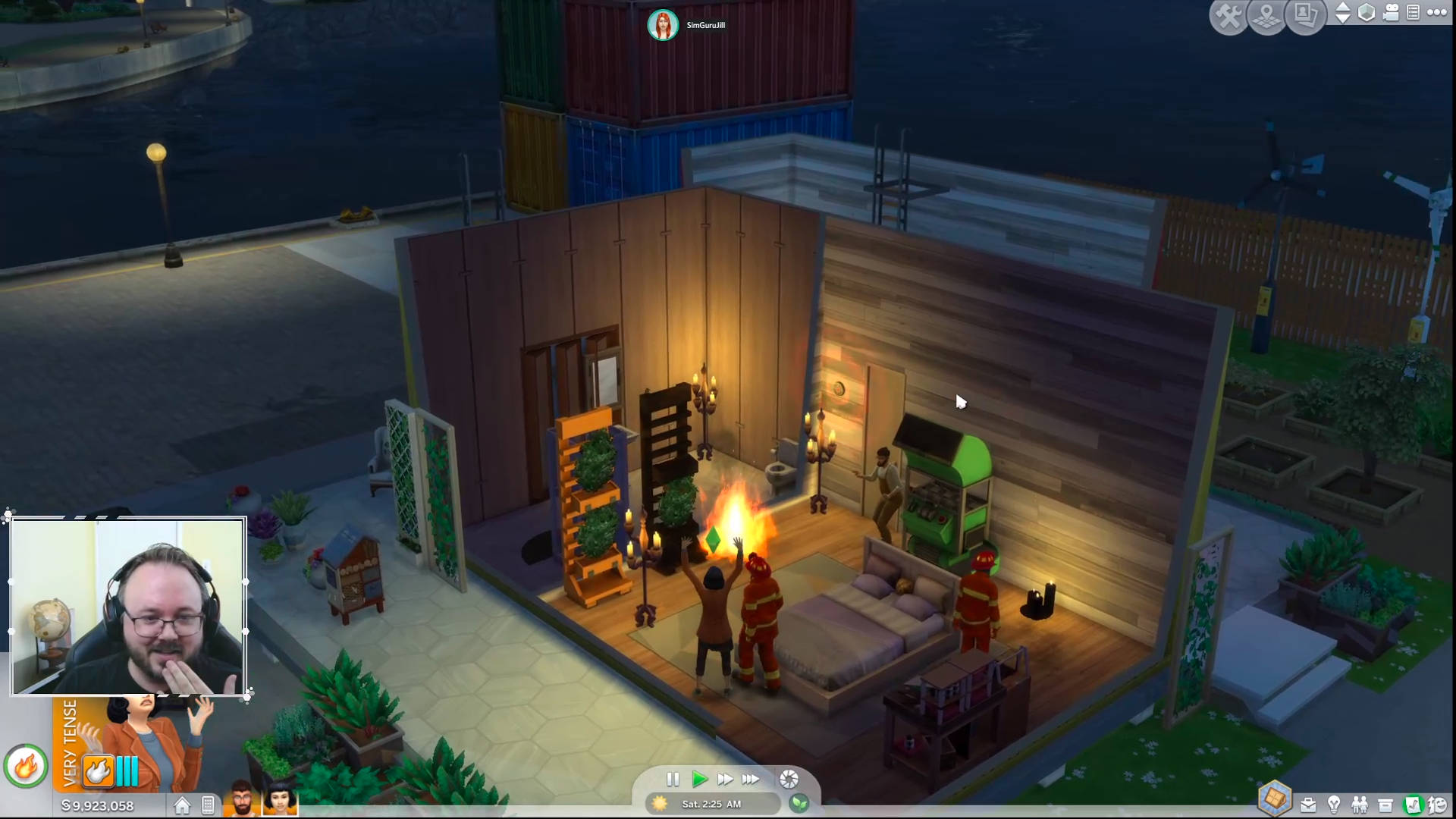Toggle the green checklist to-do icon
Viewport: 1456px width, 819px height.
coord(1412,805)
